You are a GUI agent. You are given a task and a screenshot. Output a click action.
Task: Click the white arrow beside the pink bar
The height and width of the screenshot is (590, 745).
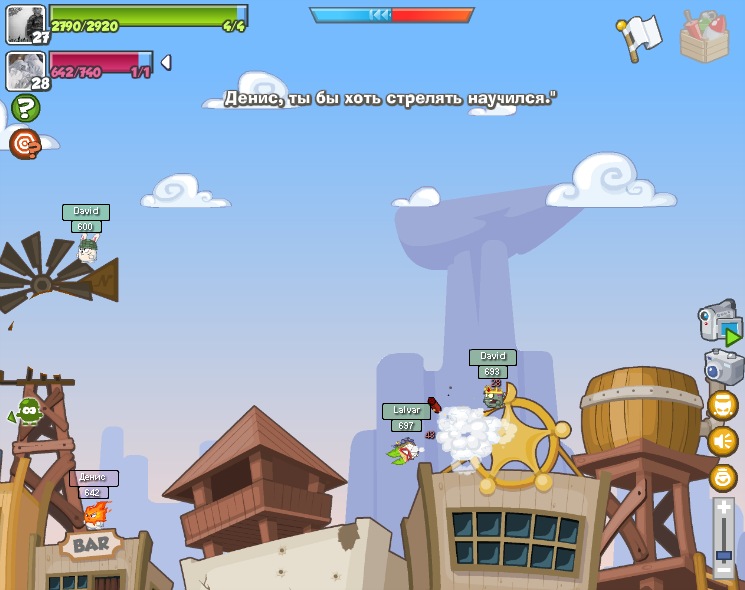click(165, 62)
